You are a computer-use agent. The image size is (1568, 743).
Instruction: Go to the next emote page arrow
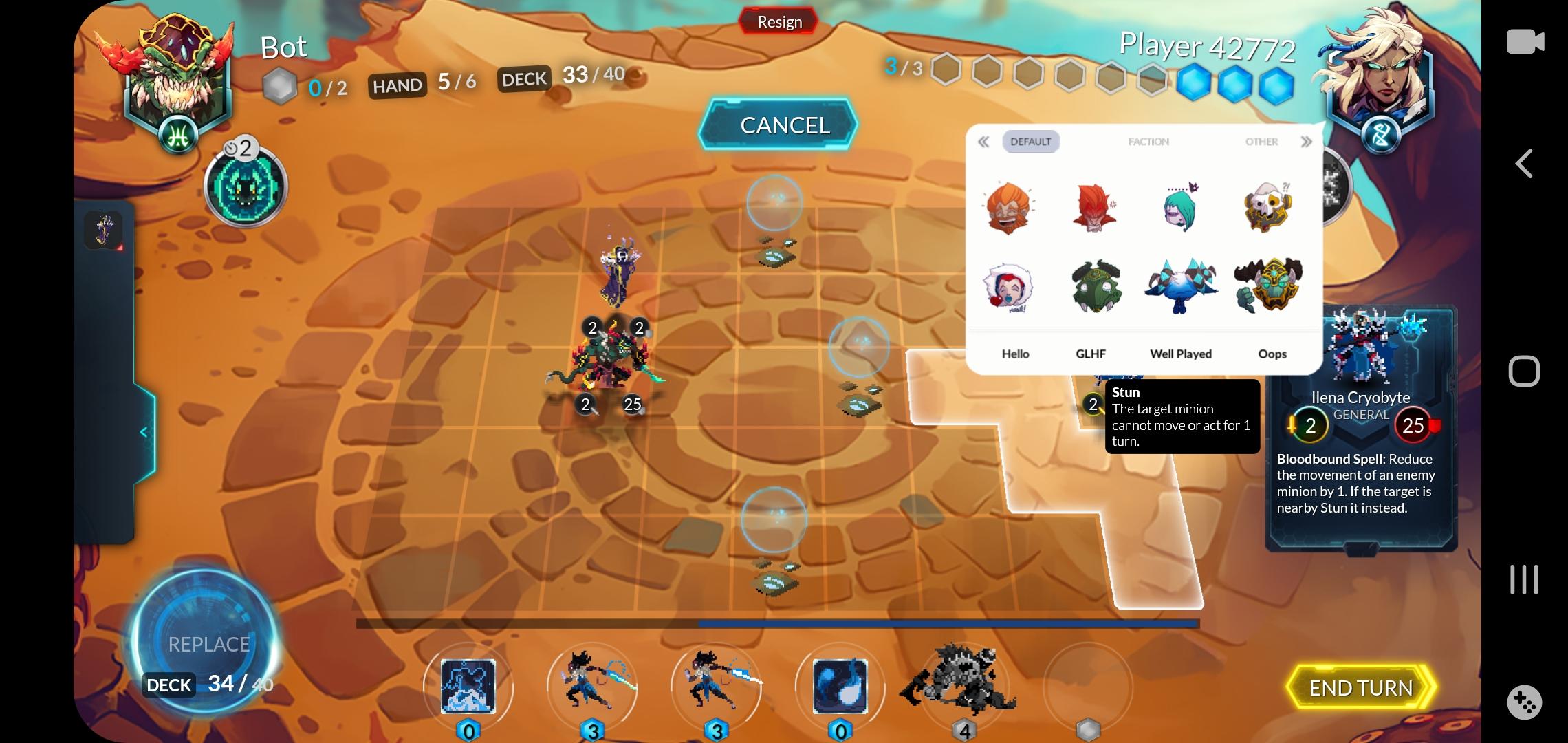(1306, 141)
